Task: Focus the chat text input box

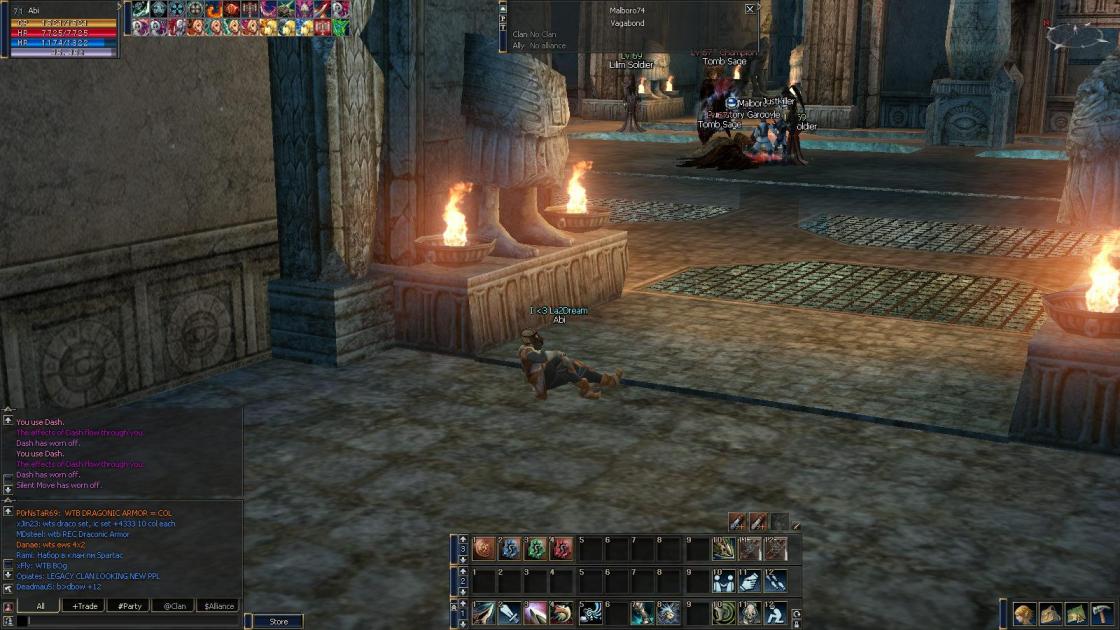Action: coord(130,621)
